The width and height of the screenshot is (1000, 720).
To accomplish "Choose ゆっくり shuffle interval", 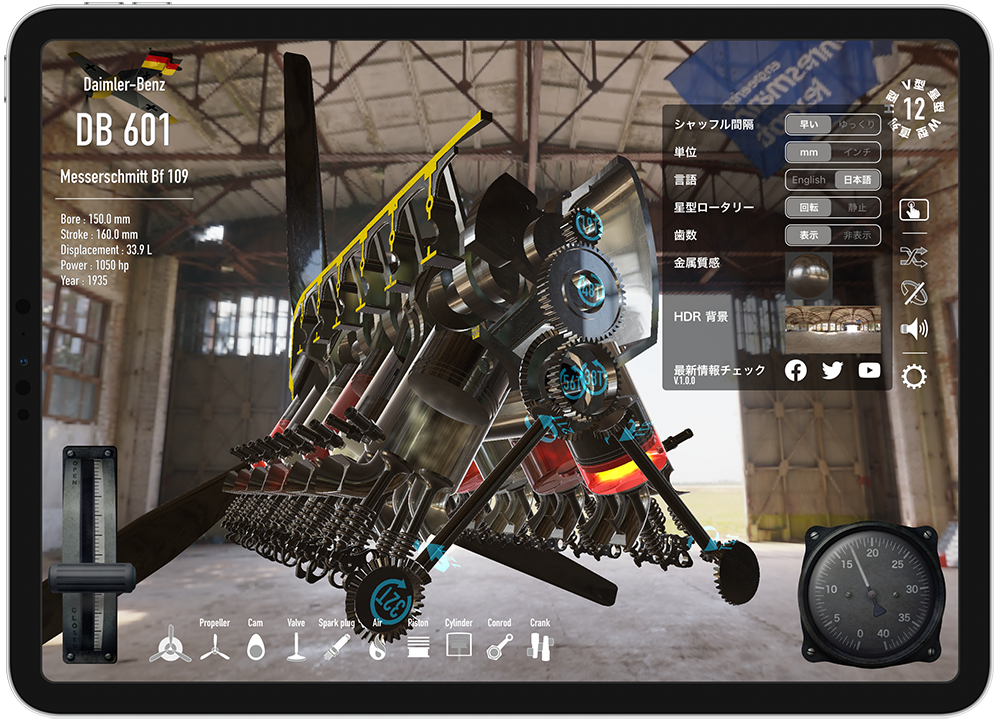I will coord(857,125).
